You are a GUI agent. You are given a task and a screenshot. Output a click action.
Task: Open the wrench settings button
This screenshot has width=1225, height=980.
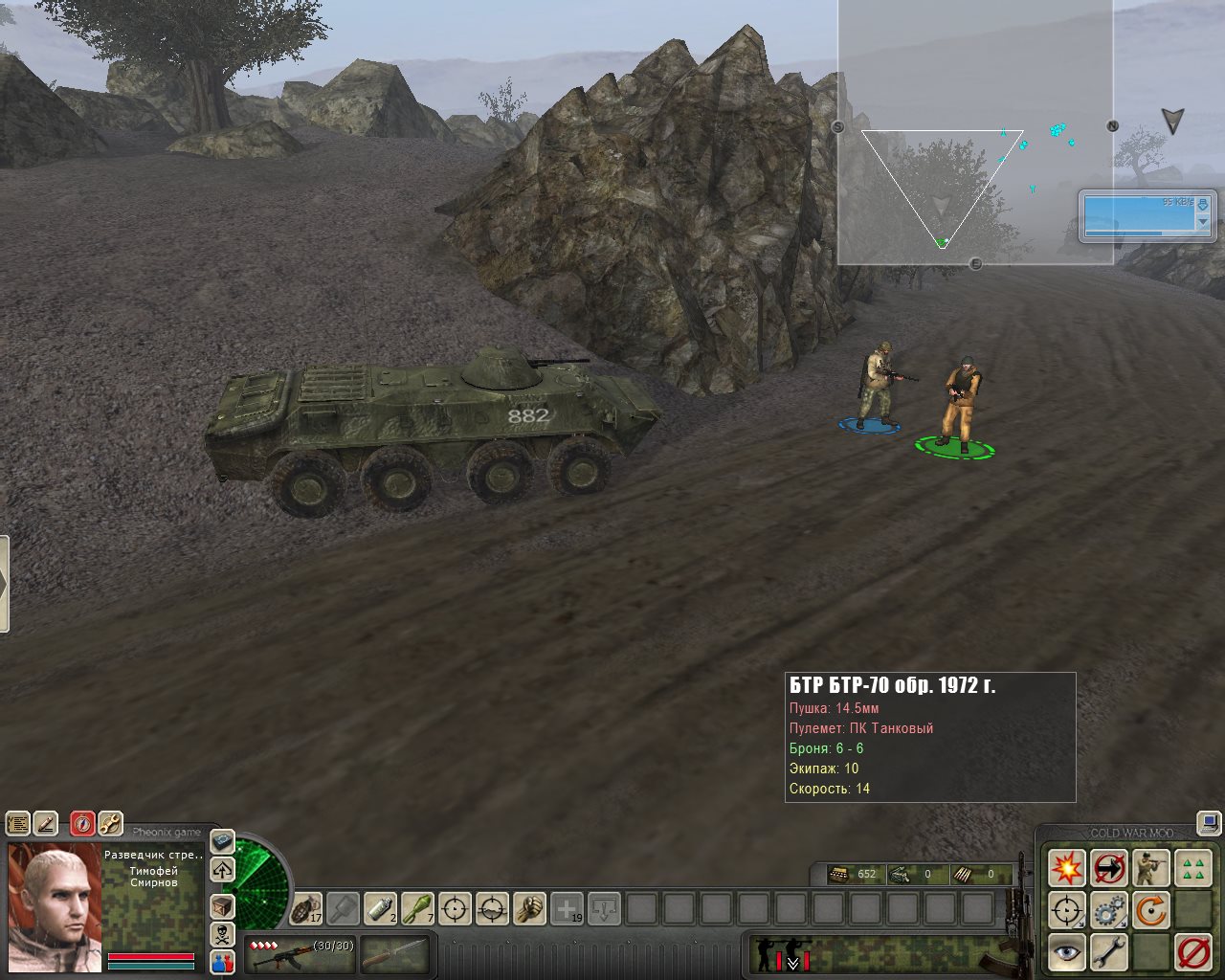click(x=110, y=823)
